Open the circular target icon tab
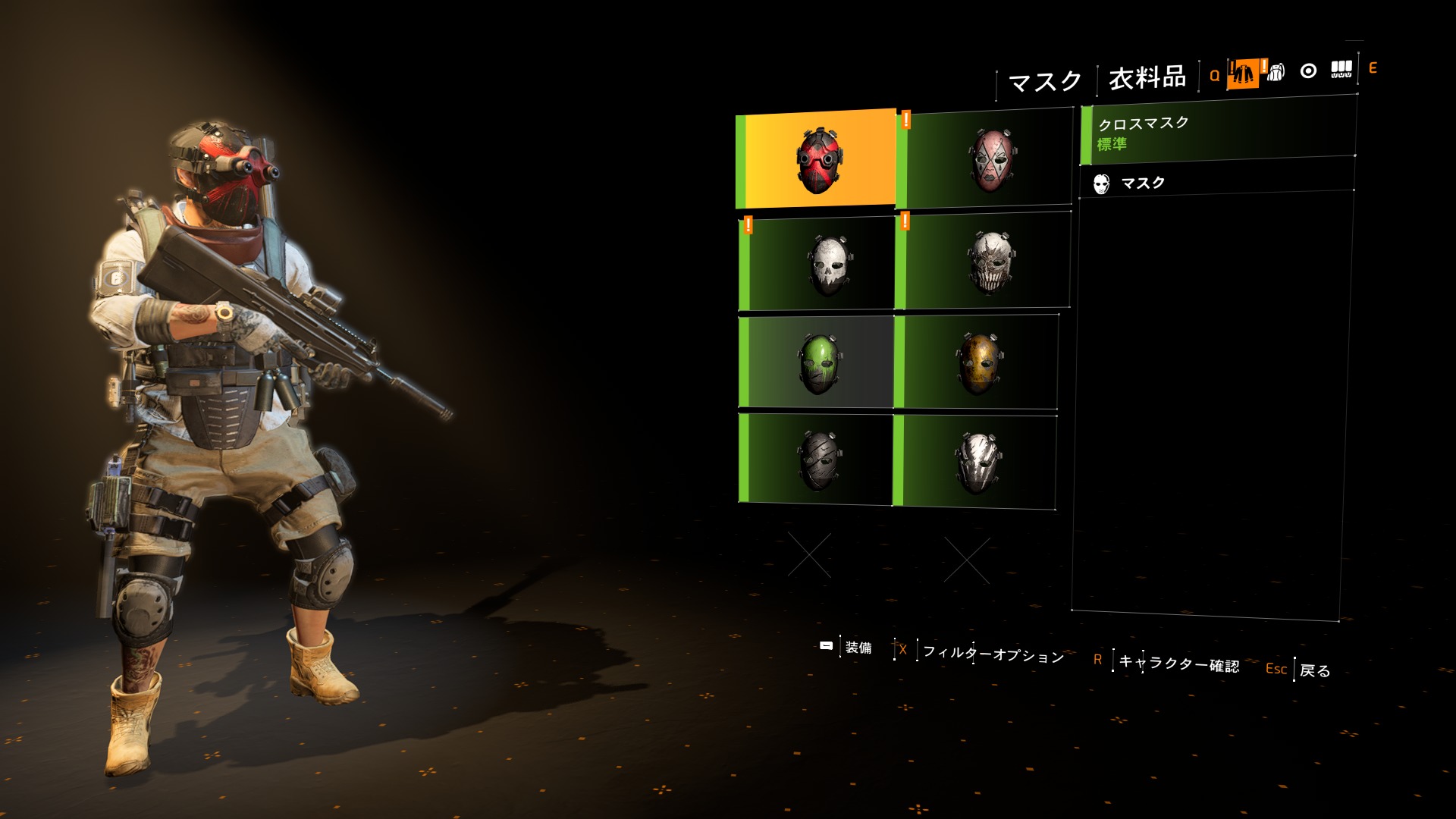This screenshot has height=819, width=1456. (1308, 71)
